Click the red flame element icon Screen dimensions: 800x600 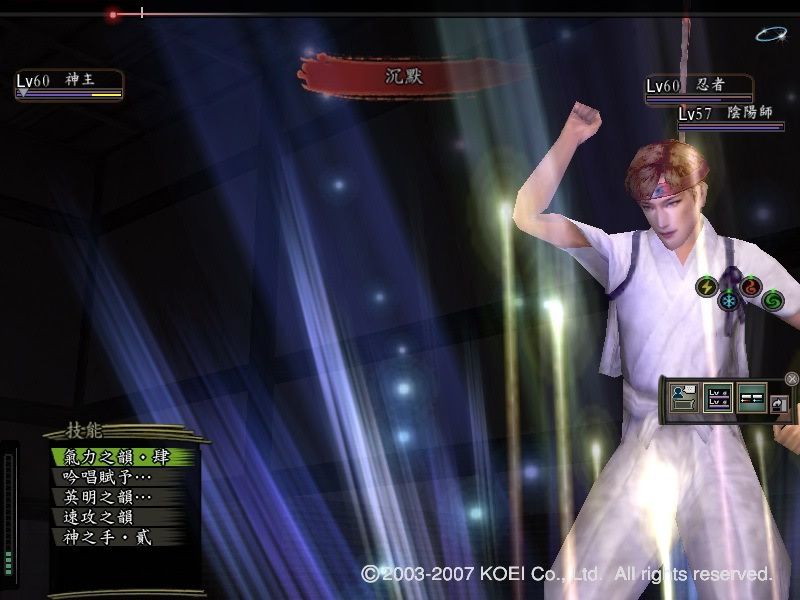point(751,287)
